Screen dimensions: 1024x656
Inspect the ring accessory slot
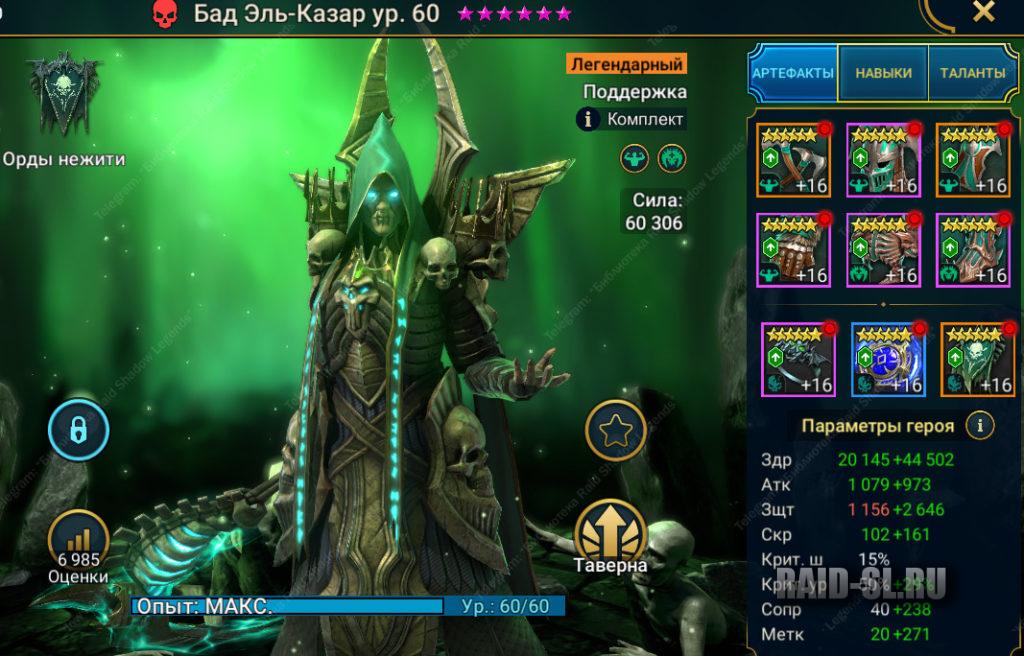(797, 359)
